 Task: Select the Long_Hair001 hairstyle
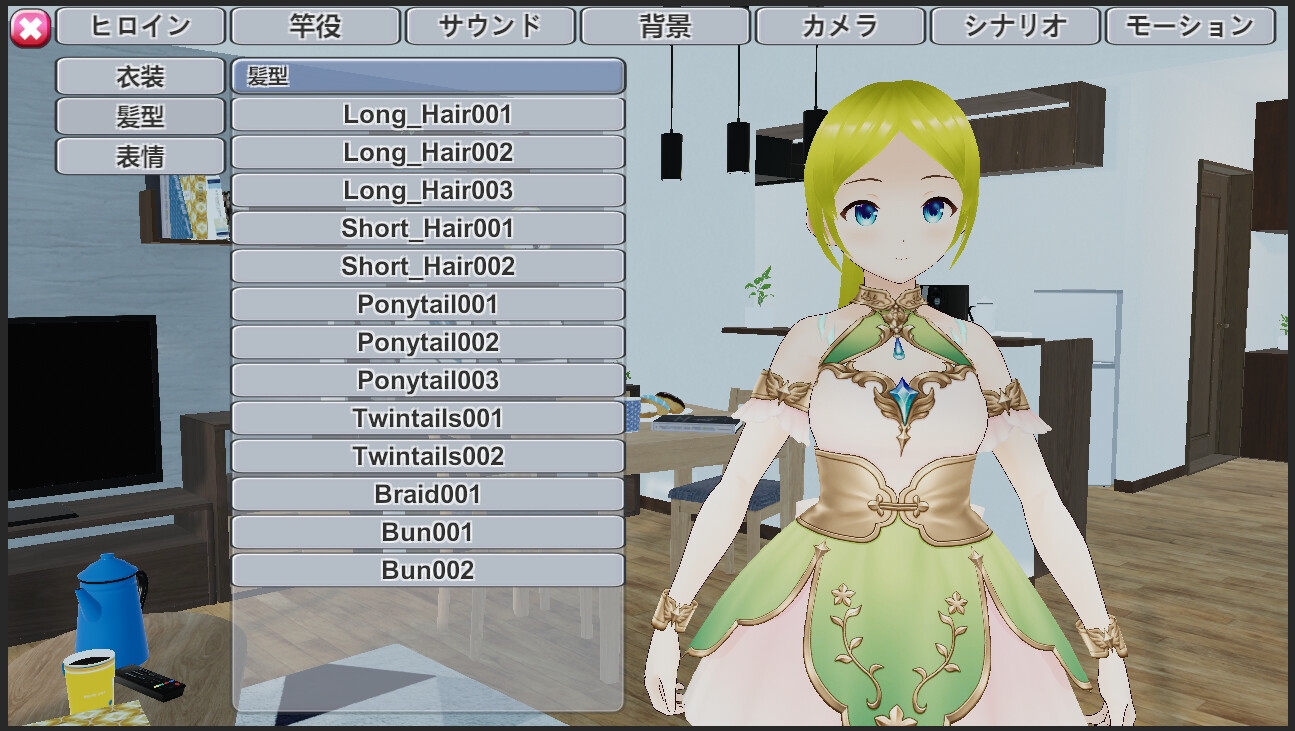(x=428, y=114)
